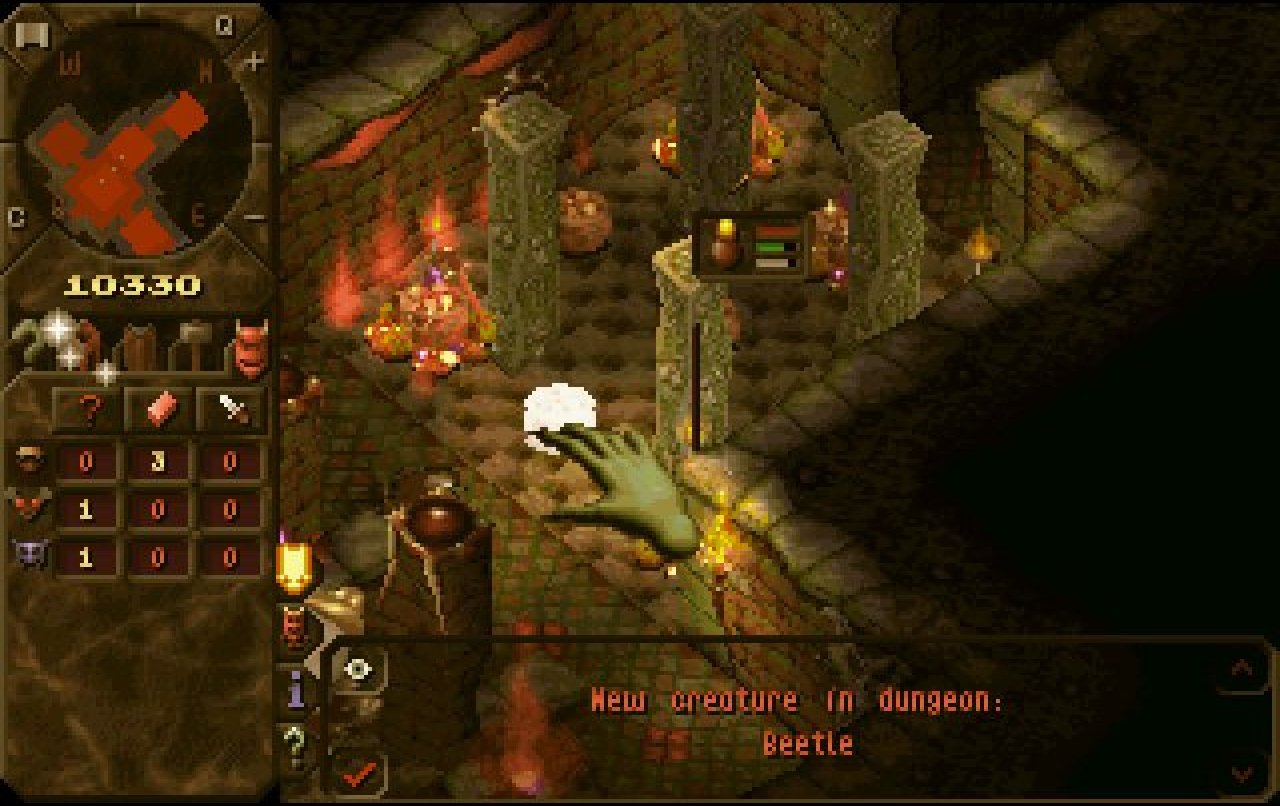Pick up a working creature from first row
The image size is (1280, 806).
(x=158, y=462)
